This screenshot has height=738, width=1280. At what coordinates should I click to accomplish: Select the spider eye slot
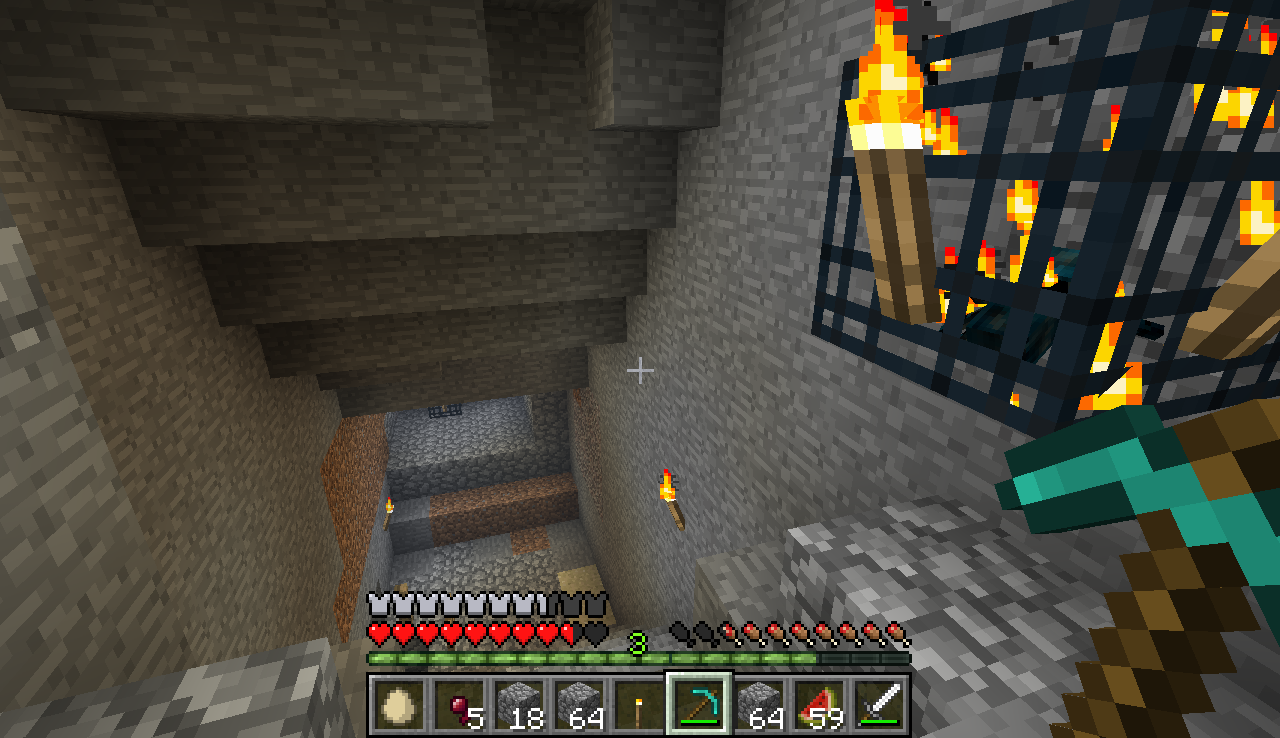pyautogui.click(x=458, y=705)
